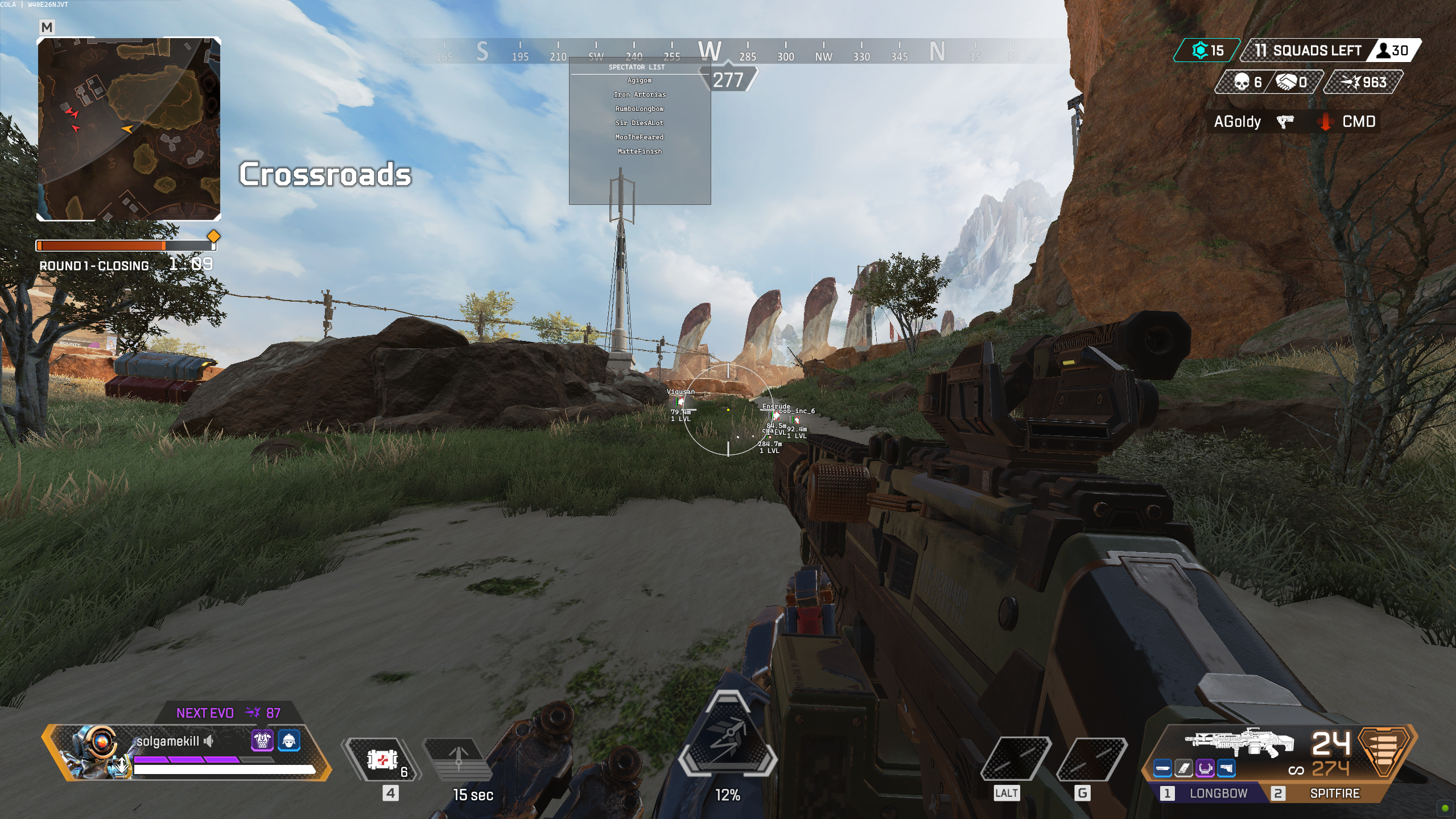Viewport: 1456px width, 819px height.
Task: Select the purple body armor icon
Action: [x=262, y=740]
